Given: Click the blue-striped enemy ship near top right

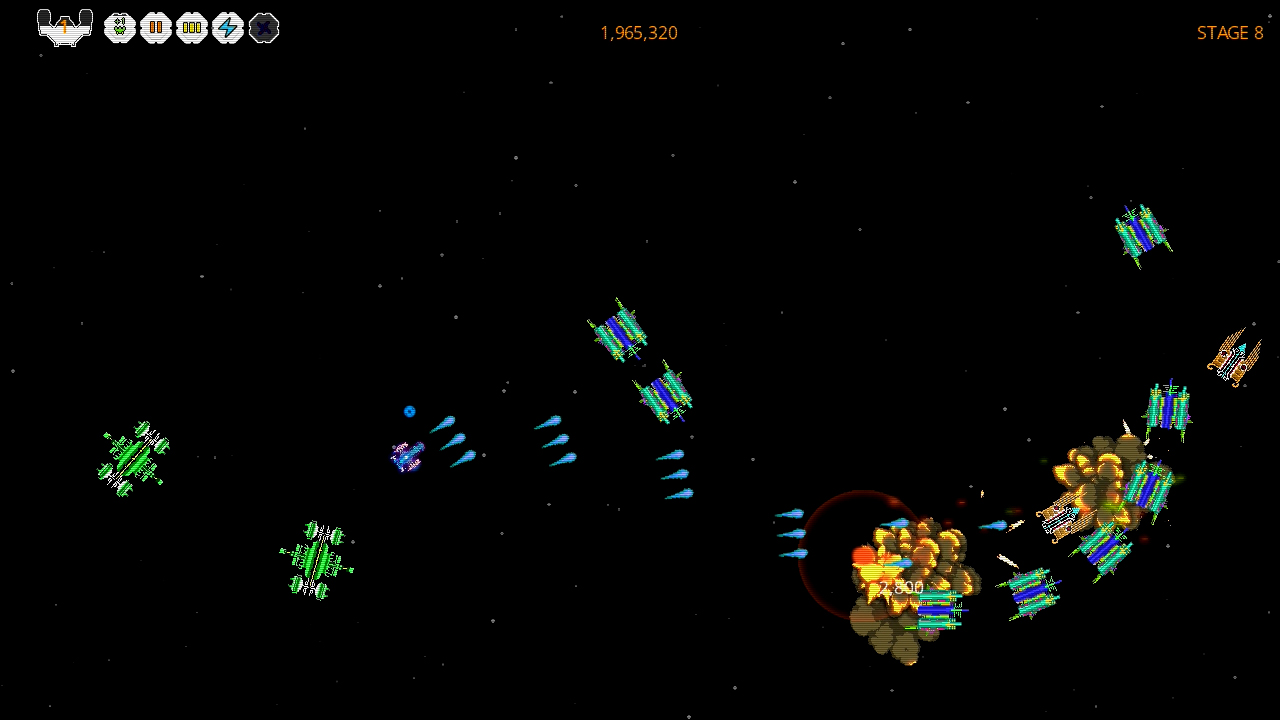Looking at the screenshot, I should (x=1138, y=230).
